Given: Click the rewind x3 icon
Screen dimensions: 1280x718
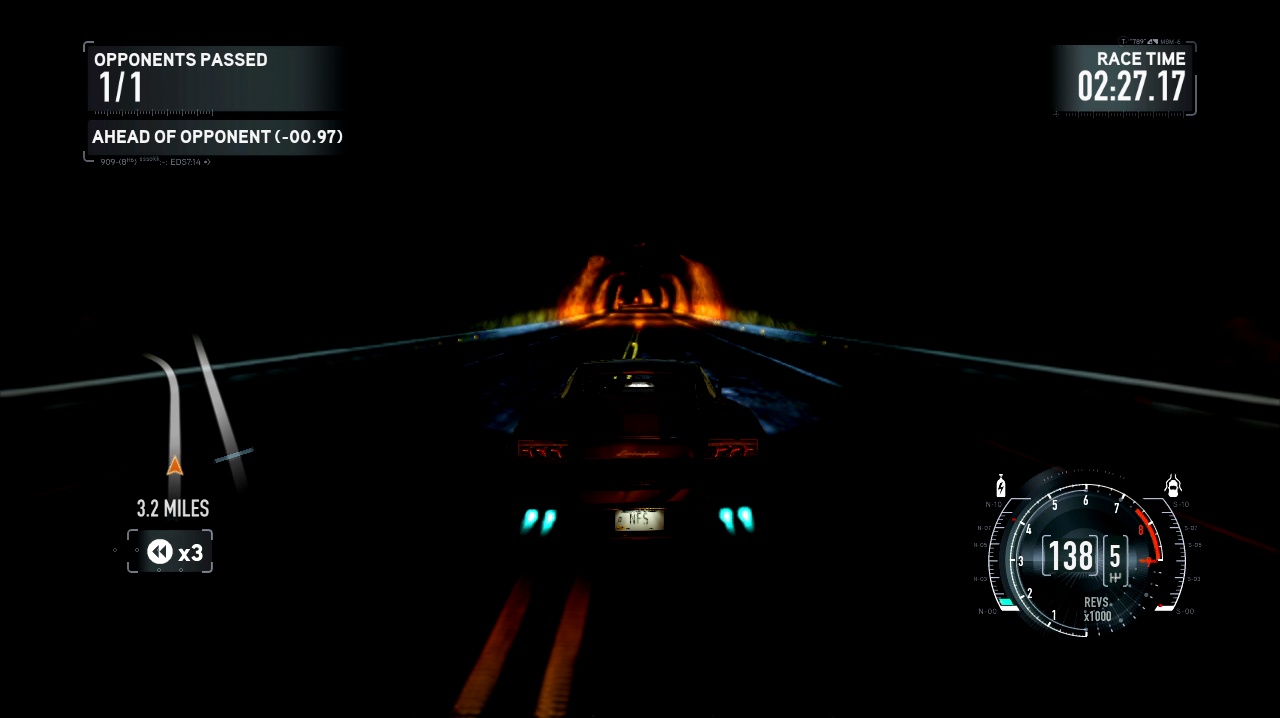Looking at the screenshot, I should click(x=160, y=551).
